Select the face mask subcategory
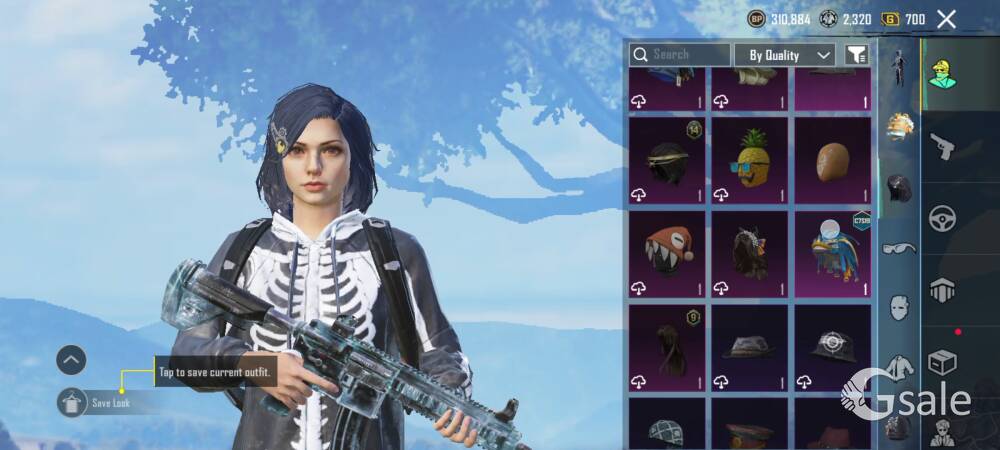This screenshot has width=1000, height=450. [x=899, y=306]
